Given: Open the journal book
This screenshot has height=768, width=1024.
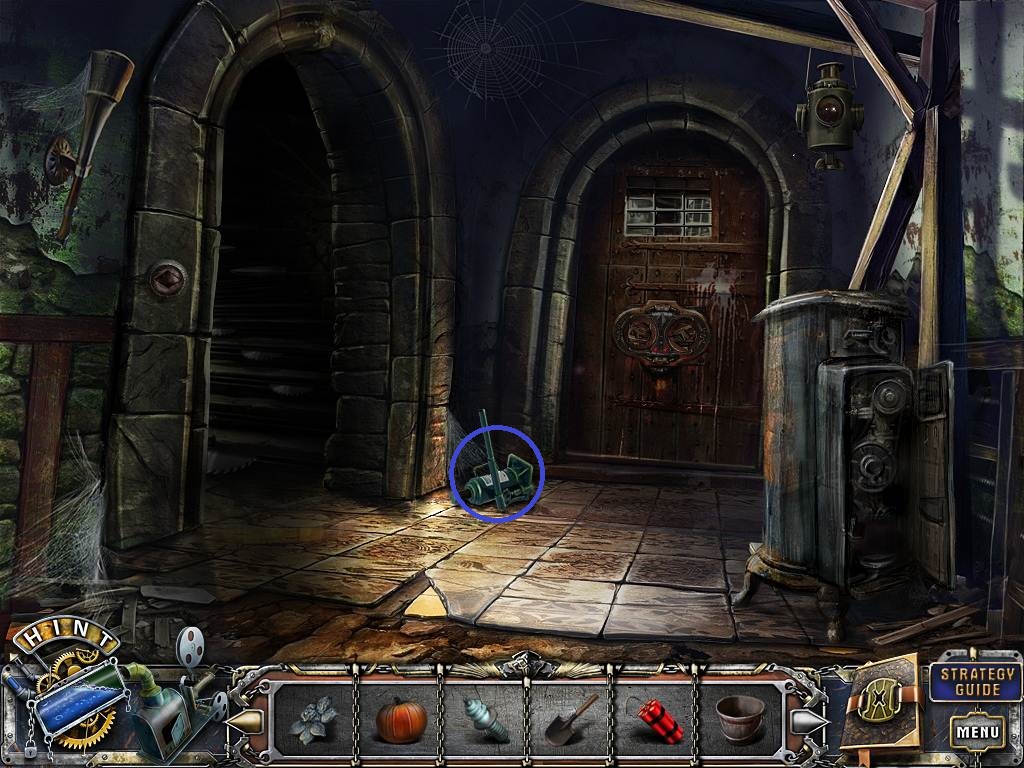Looking at the screenshot, I should click(880, 705).
